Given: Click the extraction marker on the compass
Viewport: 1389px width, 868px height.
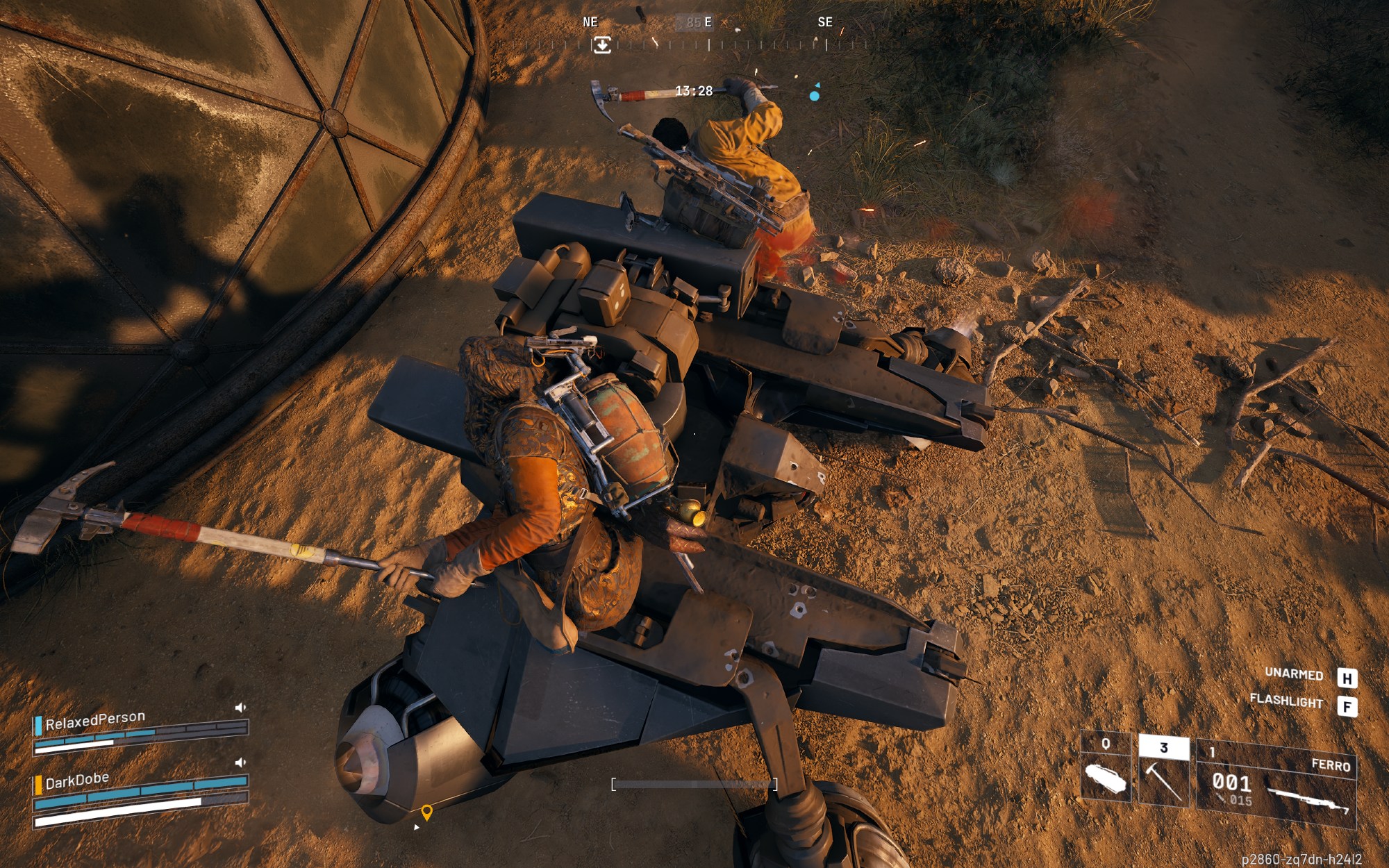Looking at the screenshot, I should (602, 45).
